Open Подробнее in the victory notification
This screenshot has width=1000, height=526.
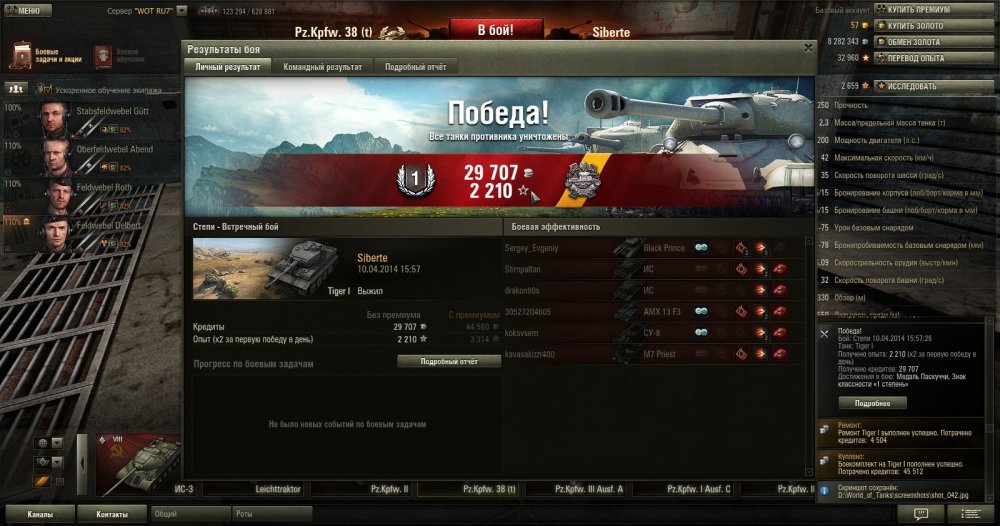pos(866,403)
